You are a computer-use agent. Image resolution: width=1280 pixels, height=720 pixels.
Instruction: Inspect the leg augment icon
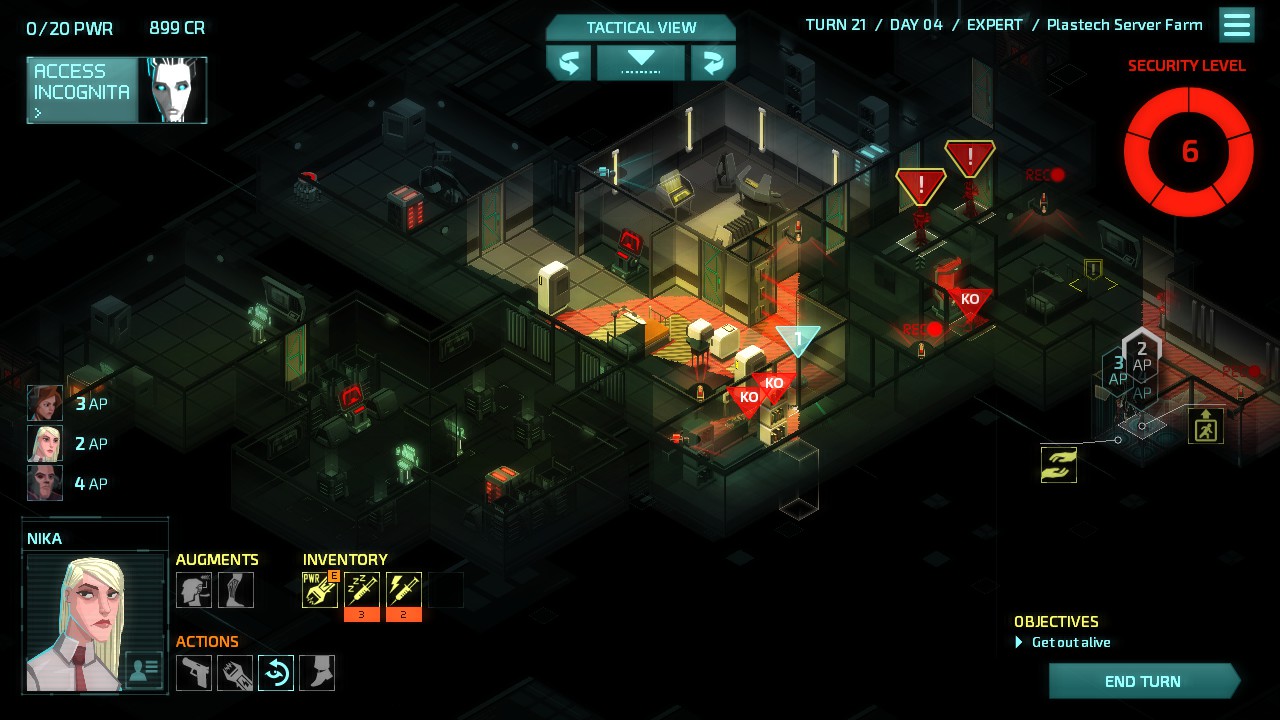point(236,590)
